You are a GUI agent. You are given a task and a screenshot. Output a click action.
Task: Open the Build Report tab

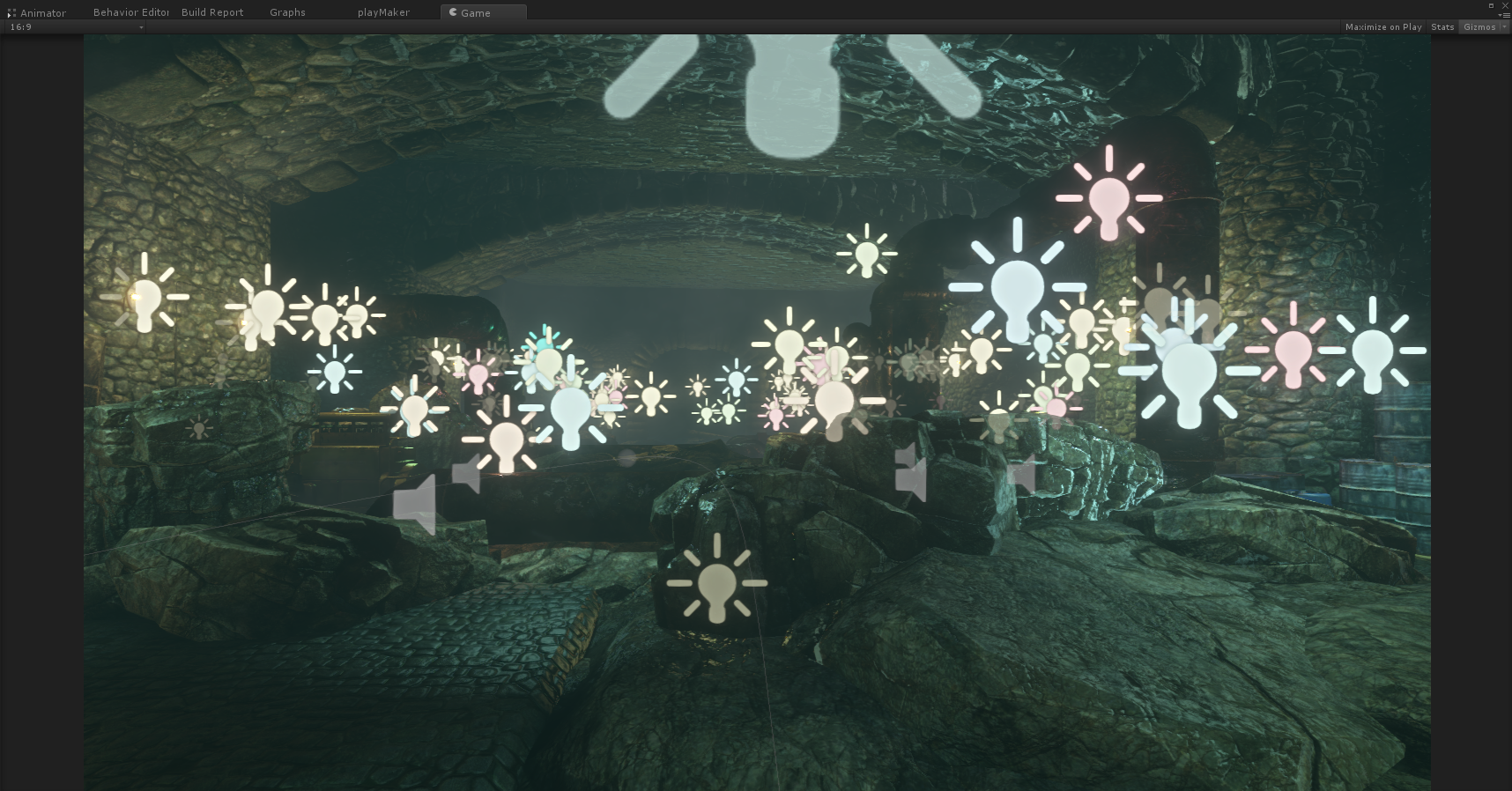(212, 12)
